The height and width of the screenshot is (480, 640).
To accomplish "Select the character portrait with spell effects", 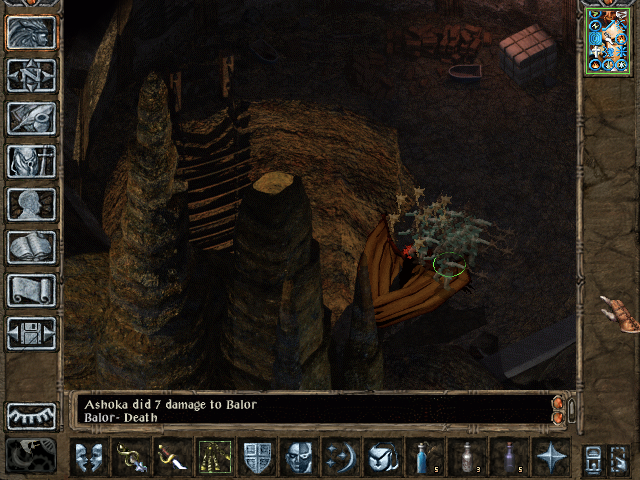I will pos(607,40).
